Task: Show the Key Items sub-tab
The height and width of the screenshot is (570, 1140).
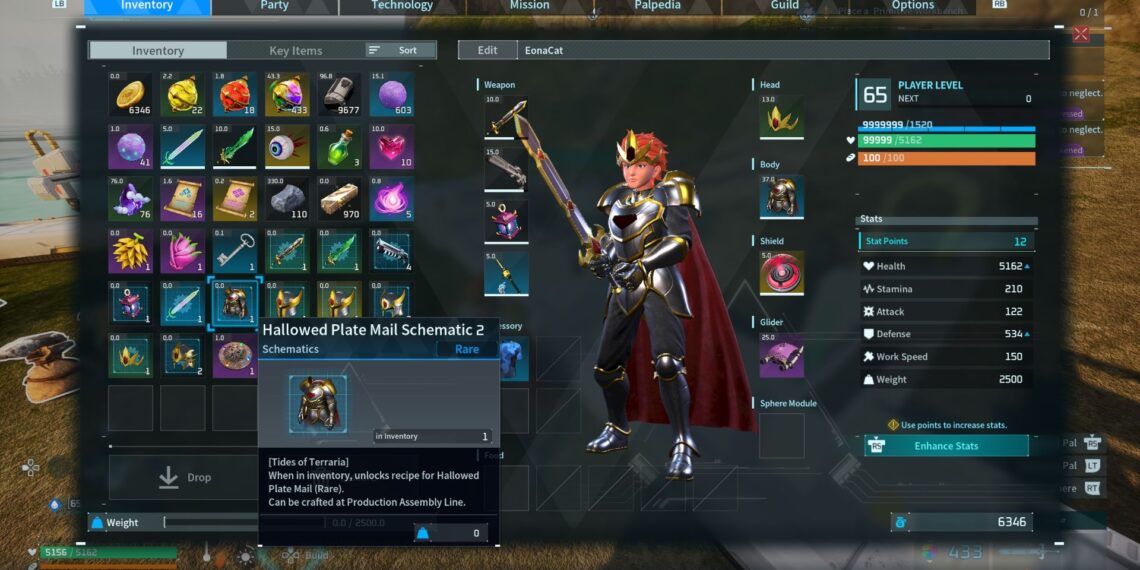Action: [295, 51]
